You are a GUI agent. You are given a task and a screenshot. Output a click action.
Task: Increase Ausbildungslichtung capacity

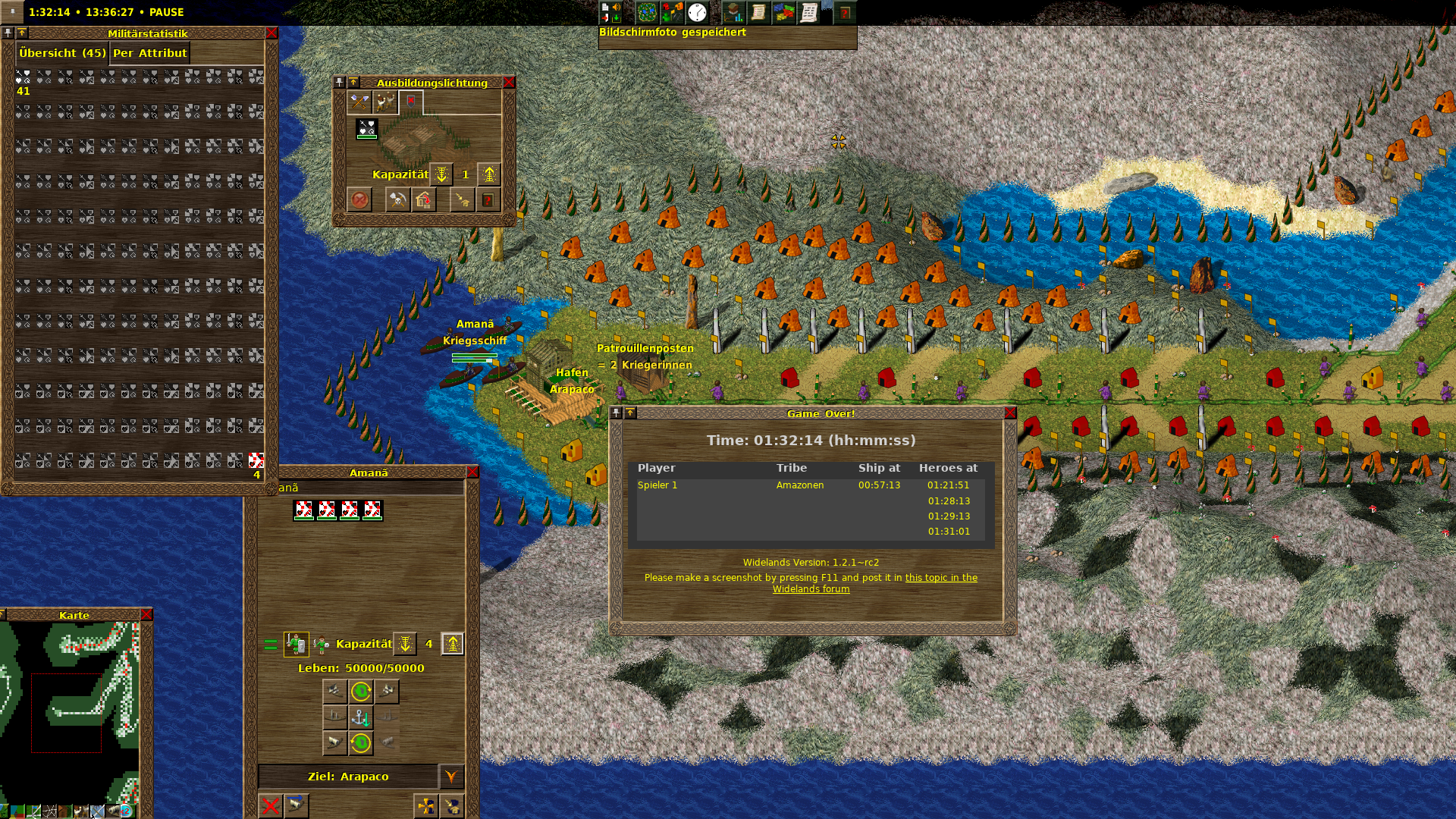point(489,174)
